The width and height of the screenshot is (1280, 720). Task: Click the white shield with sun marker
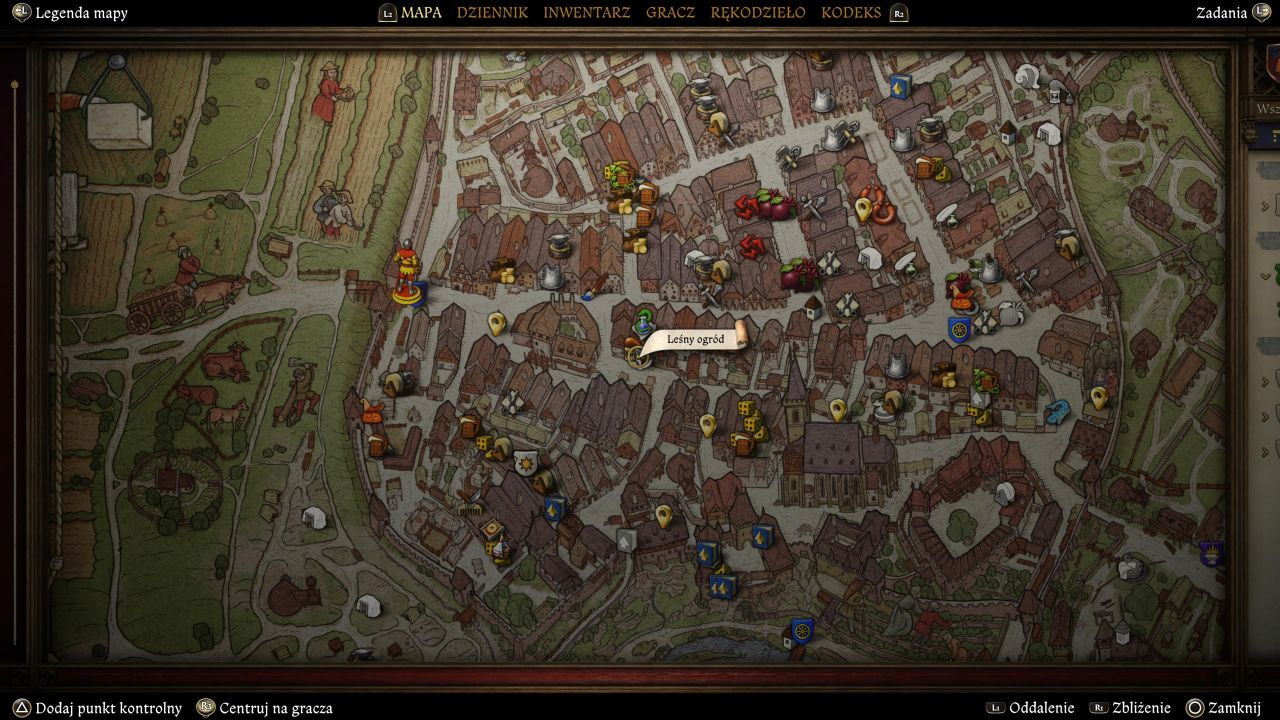(526, 463)
